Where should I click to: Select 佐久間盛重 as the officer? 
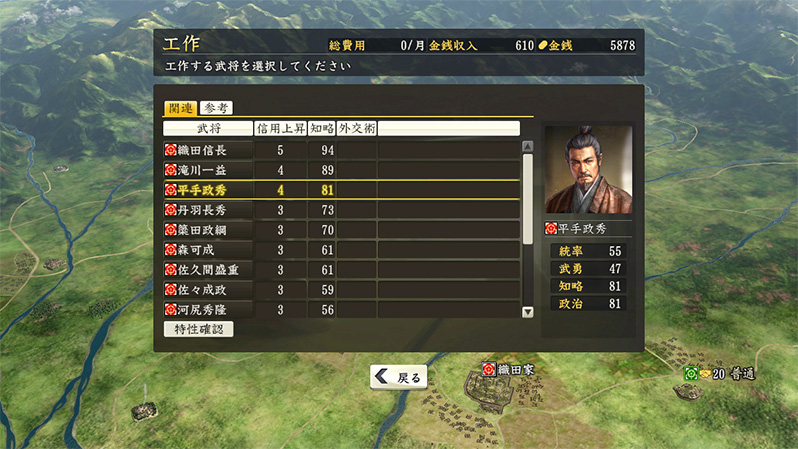tap(208, 270)
